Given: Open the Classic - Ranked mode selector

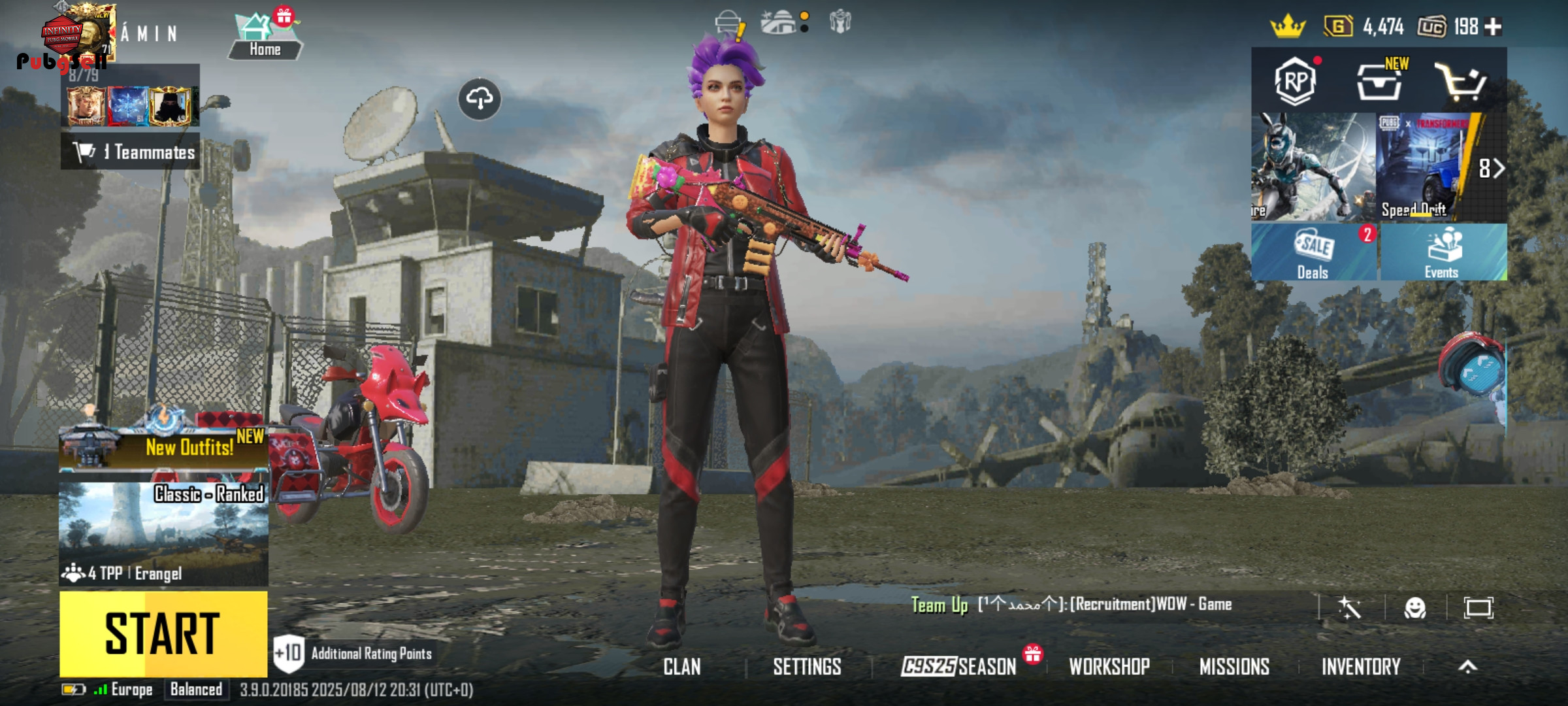Looking at the screenshot, I should point(163,533).
